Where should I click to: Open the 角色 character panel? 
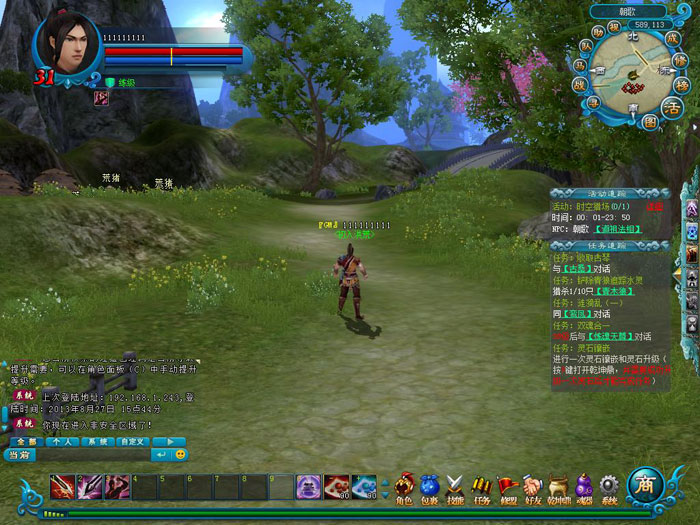pos(404,487)
